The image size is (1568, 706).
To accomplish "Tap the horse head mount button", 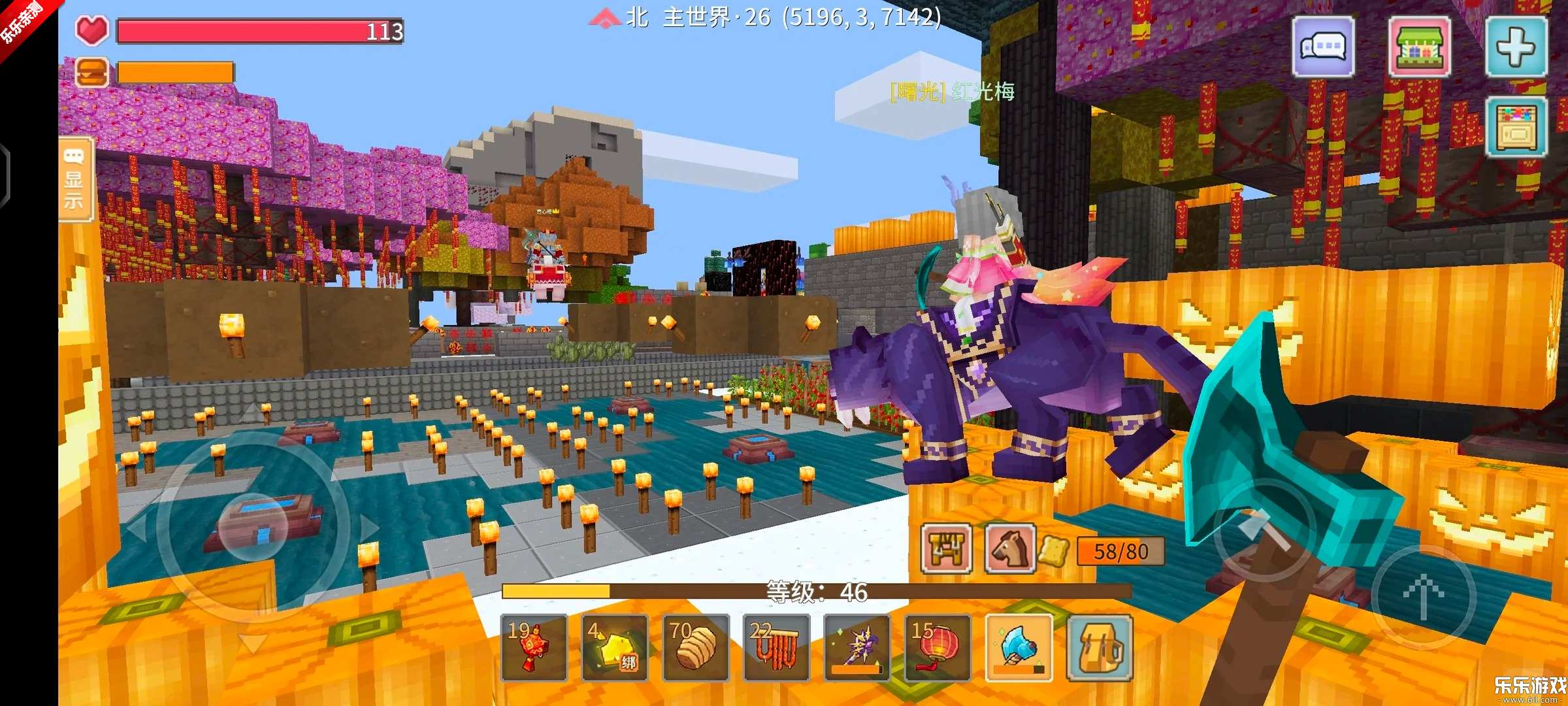I will 1009,549.
